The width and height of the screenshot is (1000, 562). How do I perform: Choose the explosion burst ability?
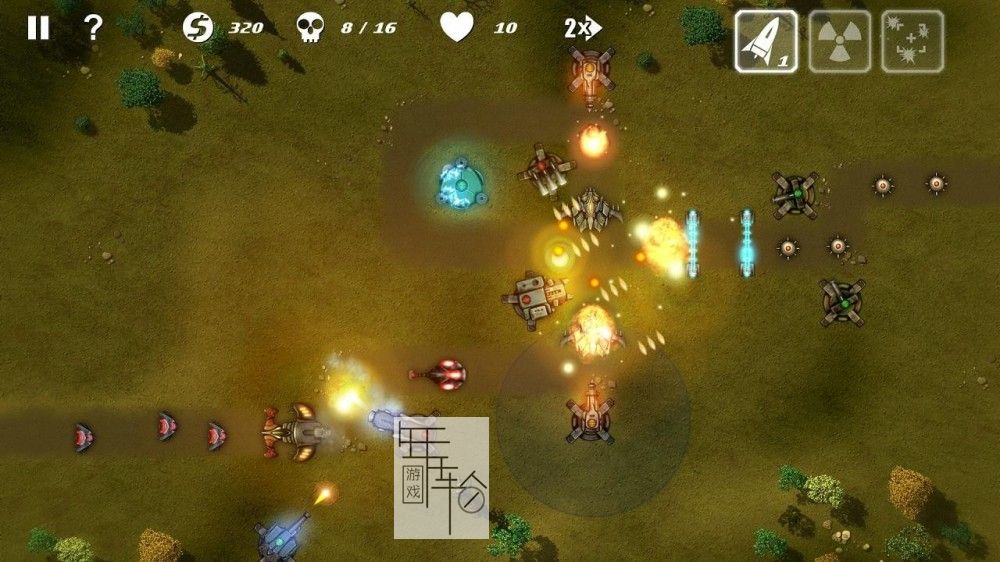click(x=912, y=42)
